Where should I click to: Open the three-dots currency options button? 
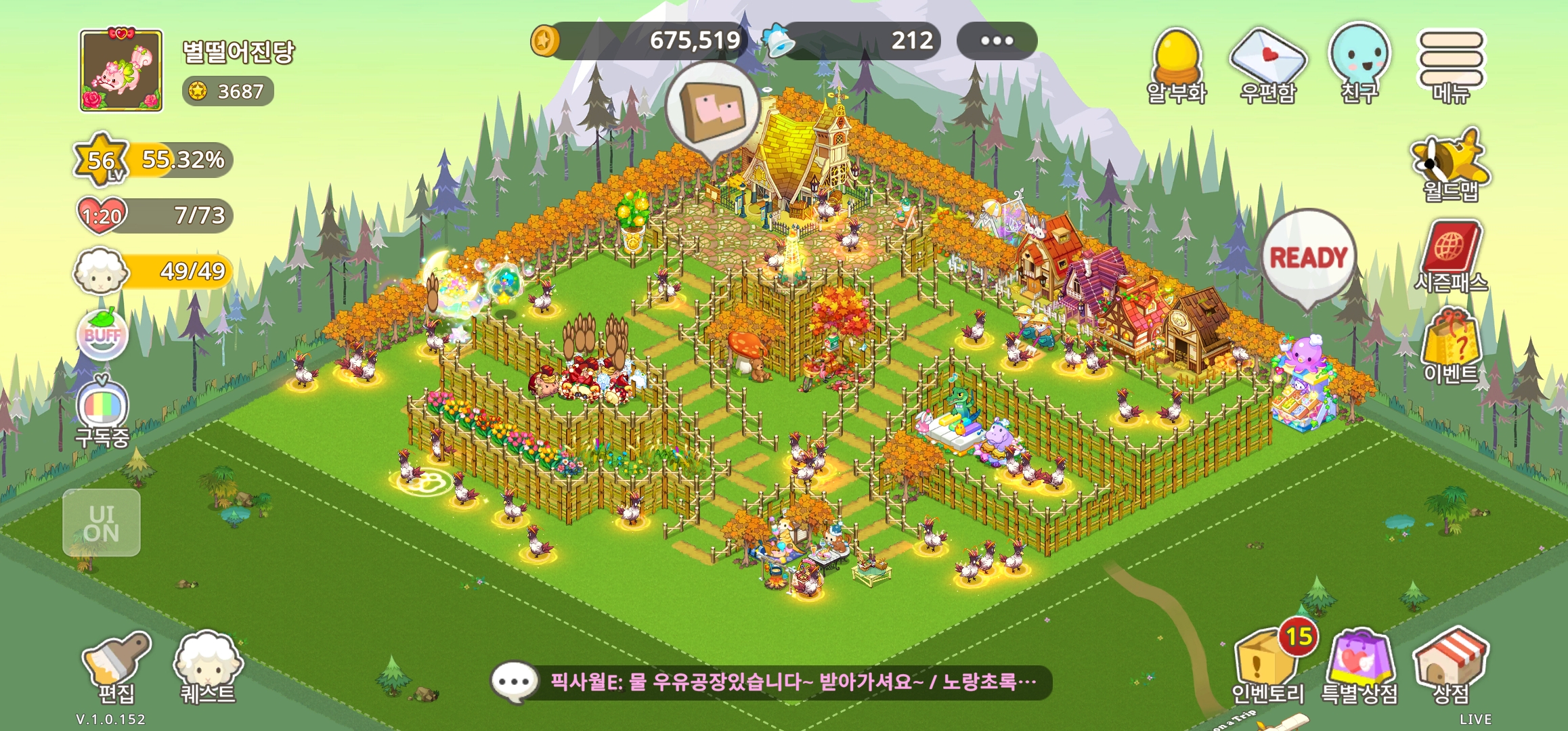click(997, 41)
